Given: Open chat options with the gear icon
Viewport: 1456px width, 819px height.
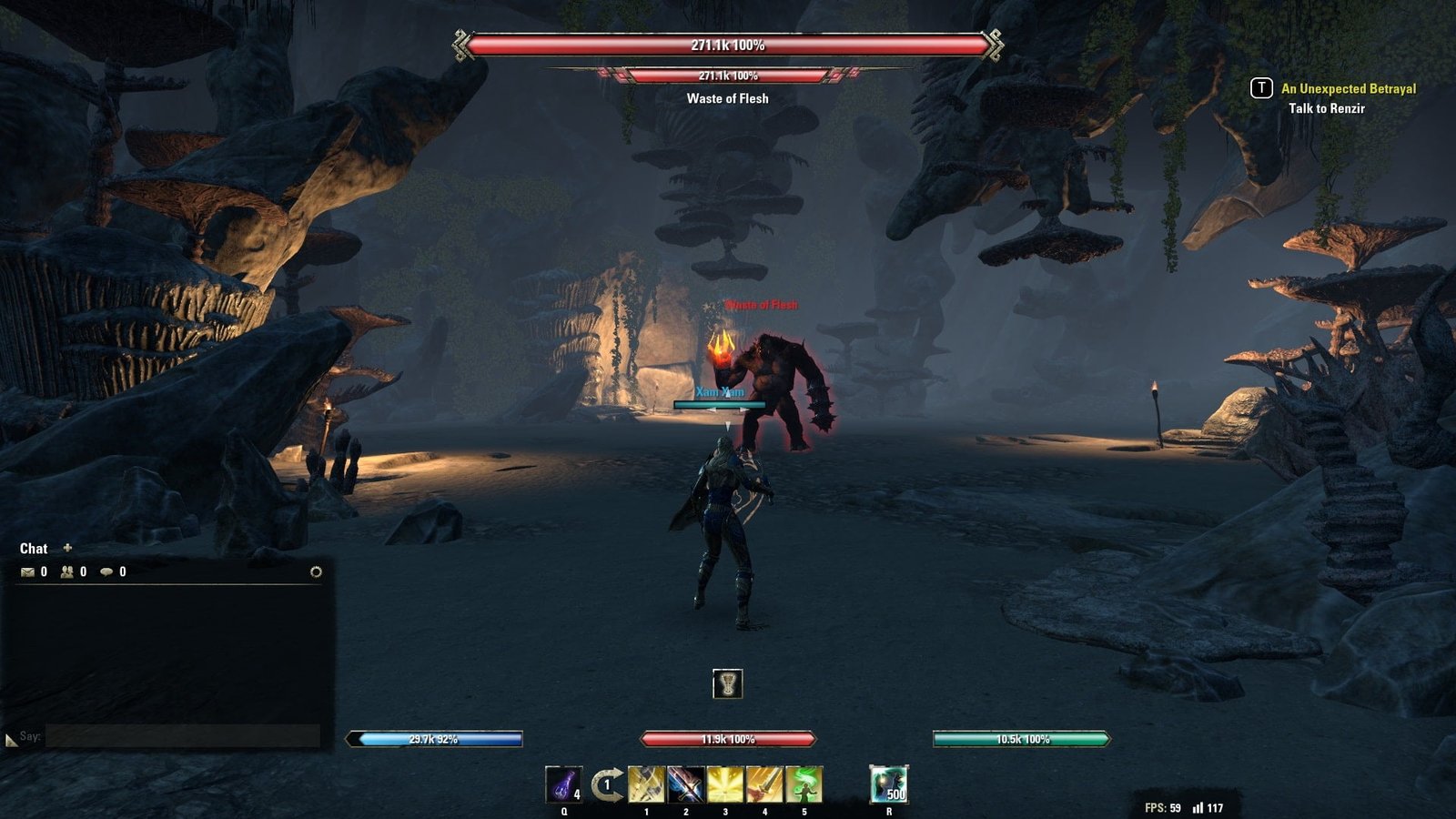Looking at the screenshot, I should point(316,572).
